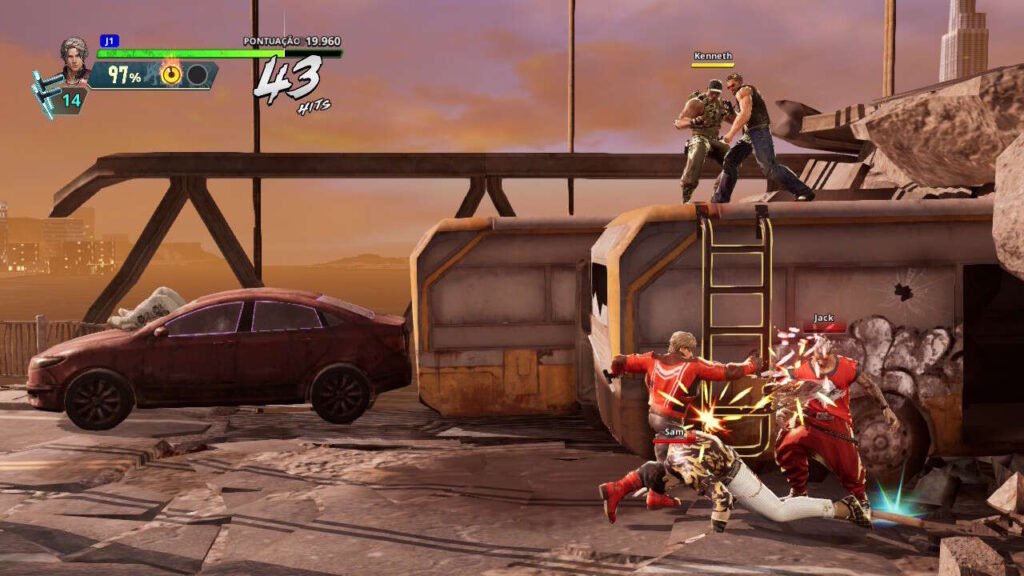1024x576 pixels.
Task: Select the throwing knives weapon icon
Action: point(47,92)
